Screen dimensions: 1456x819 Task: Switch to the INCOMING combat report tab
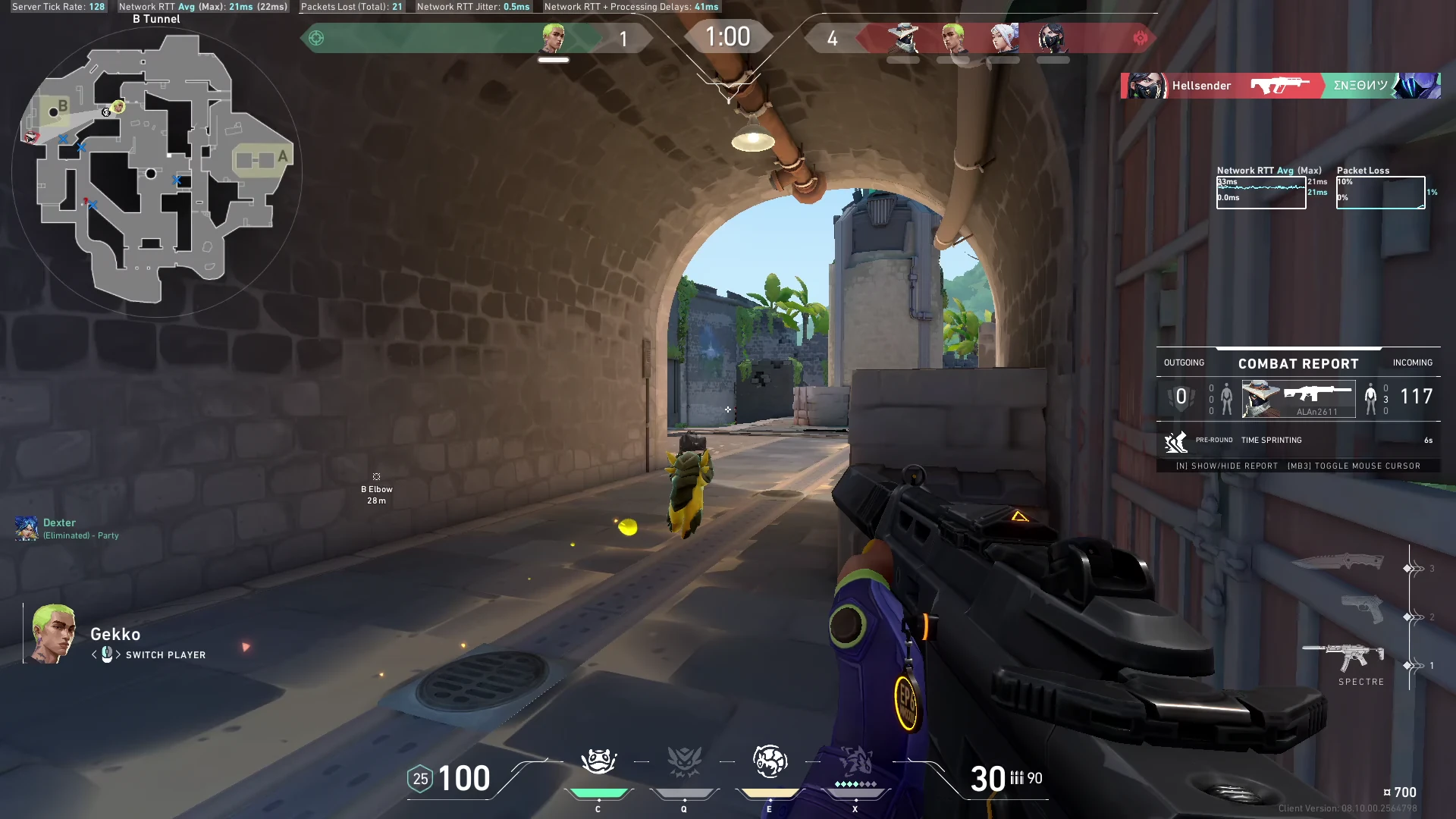click(1412, 362)
